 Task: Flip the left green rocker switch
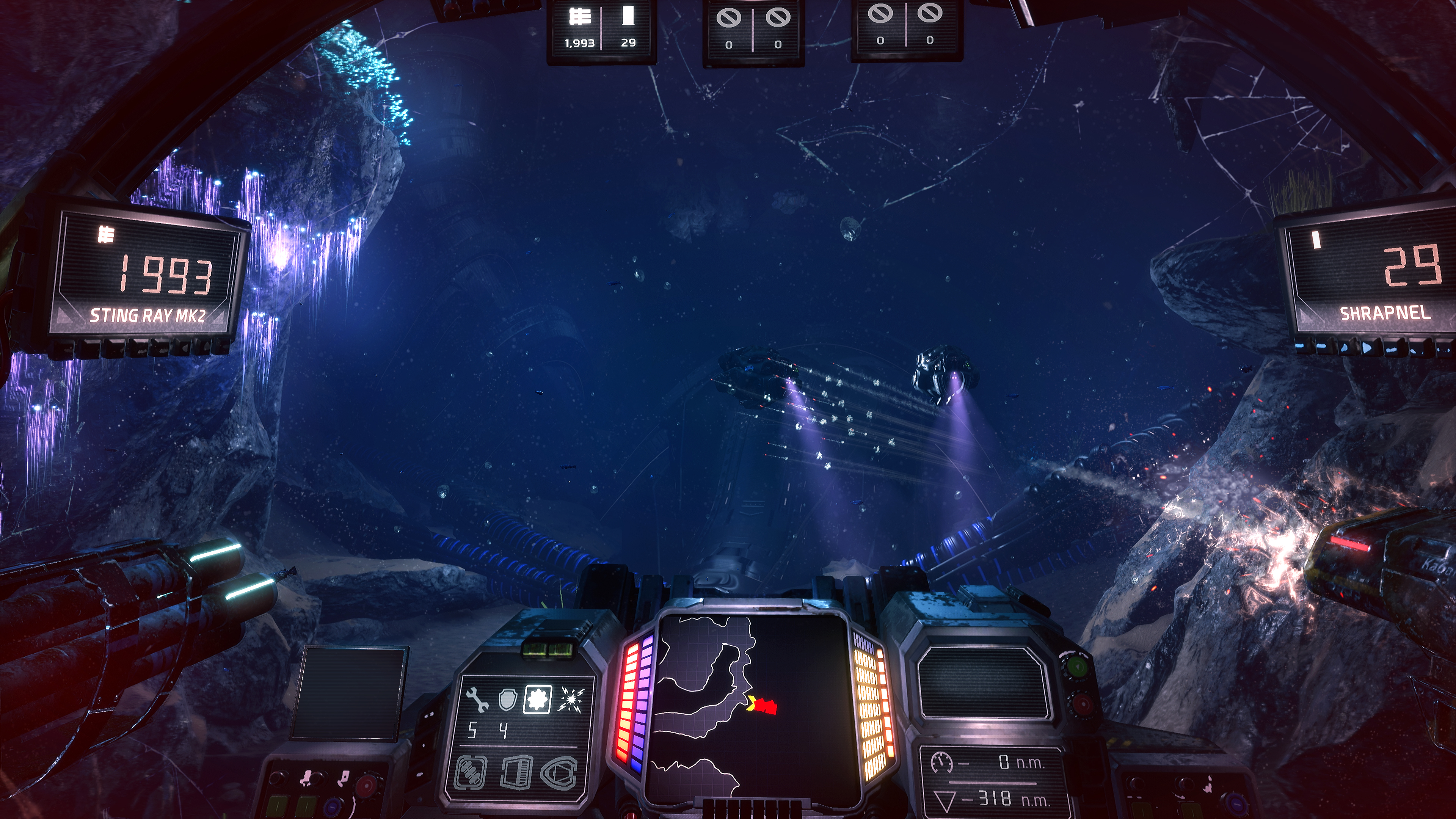click(x=278, y=805)
